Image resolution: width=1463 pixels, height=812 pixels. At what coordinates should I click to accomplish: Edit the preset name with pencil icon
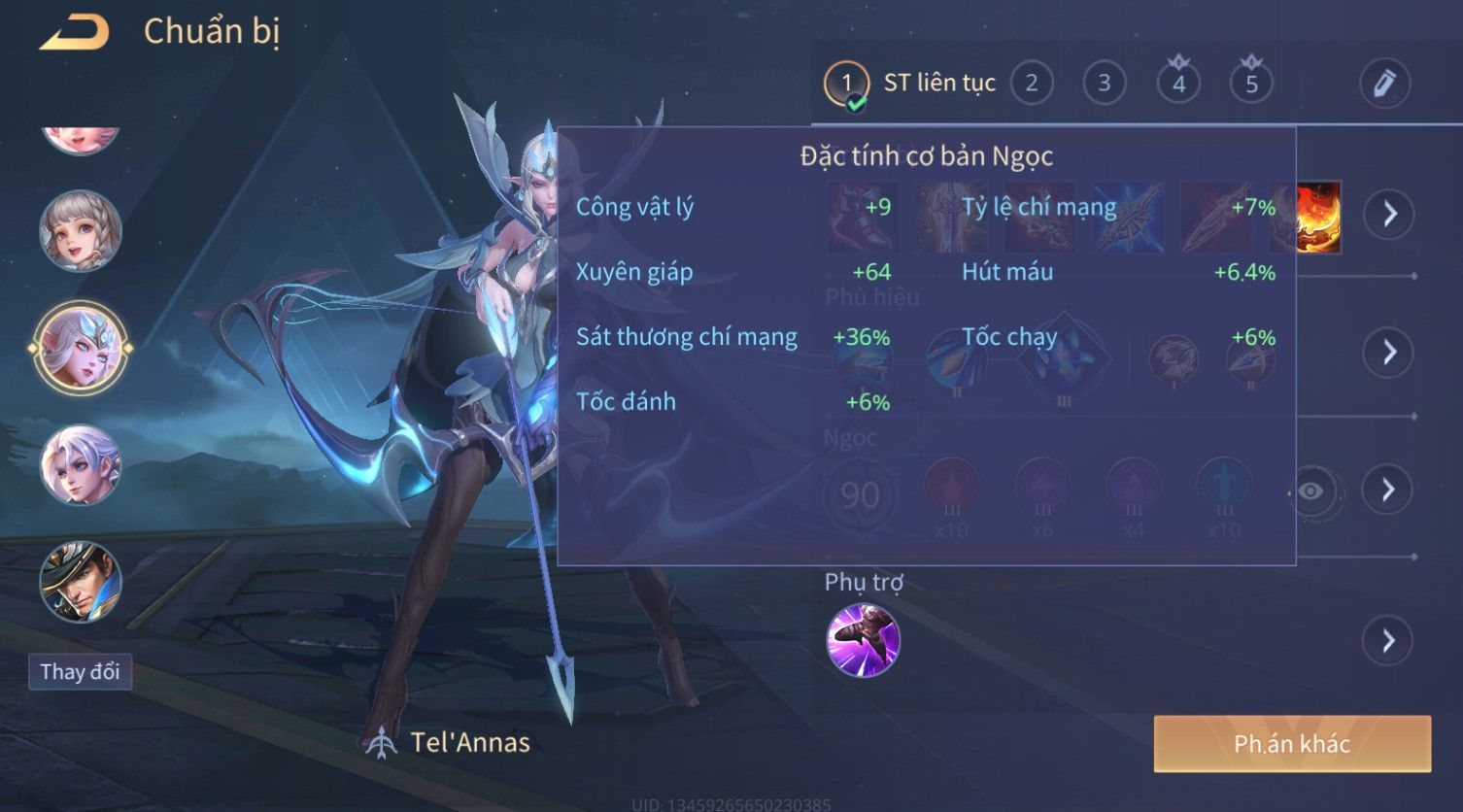[1384, 84]
